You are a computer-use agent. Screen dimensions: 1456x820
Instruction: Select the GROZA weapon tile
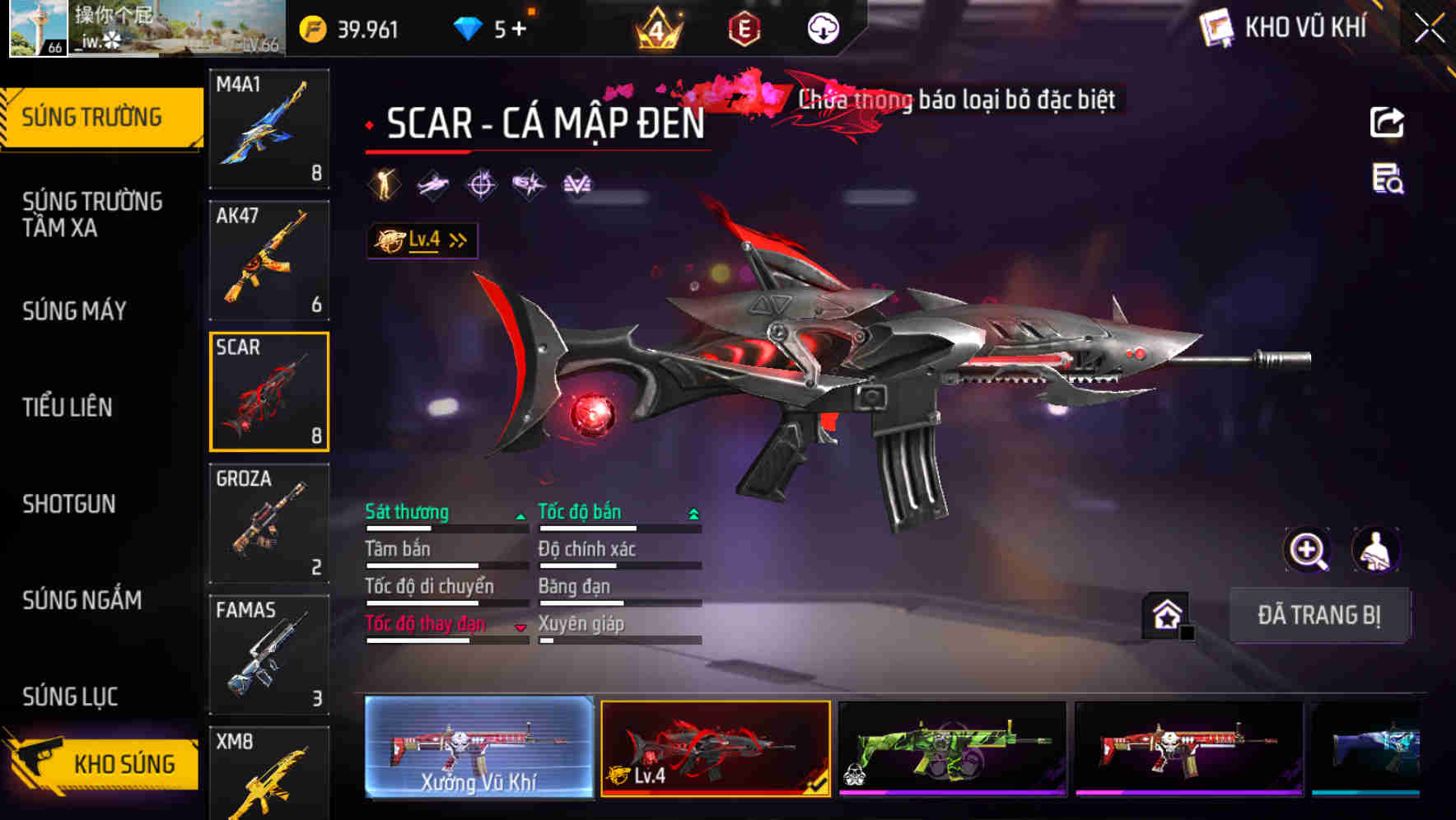(269, 523)
